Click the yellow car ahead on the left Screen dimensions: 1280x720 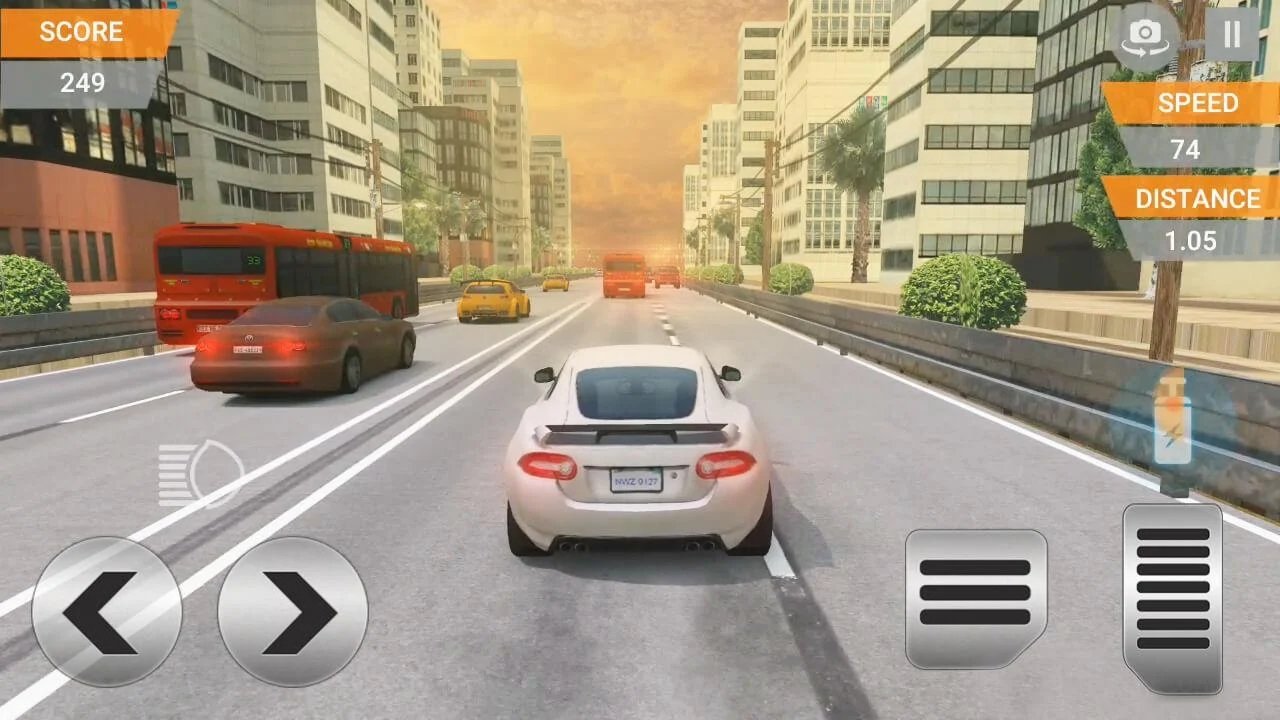click(x=490, y=300)
